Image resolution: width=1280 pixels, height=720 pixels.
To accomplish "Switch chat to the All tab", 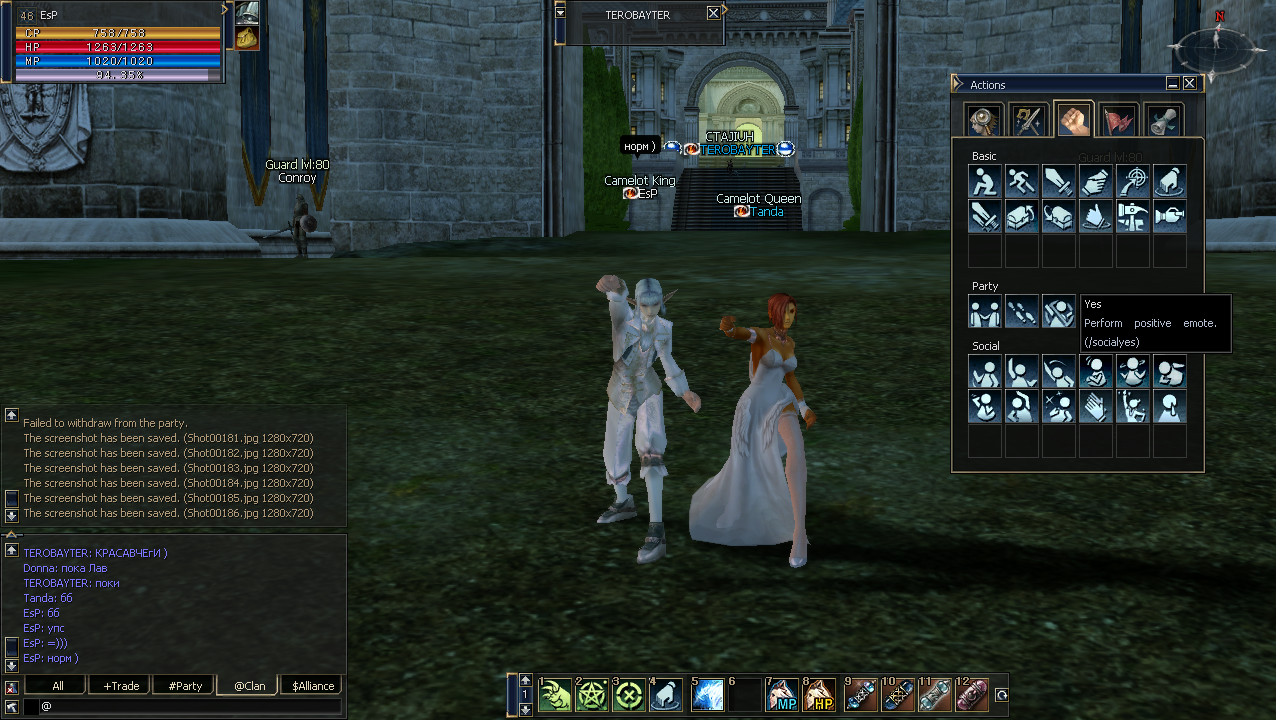I will 57,686.
